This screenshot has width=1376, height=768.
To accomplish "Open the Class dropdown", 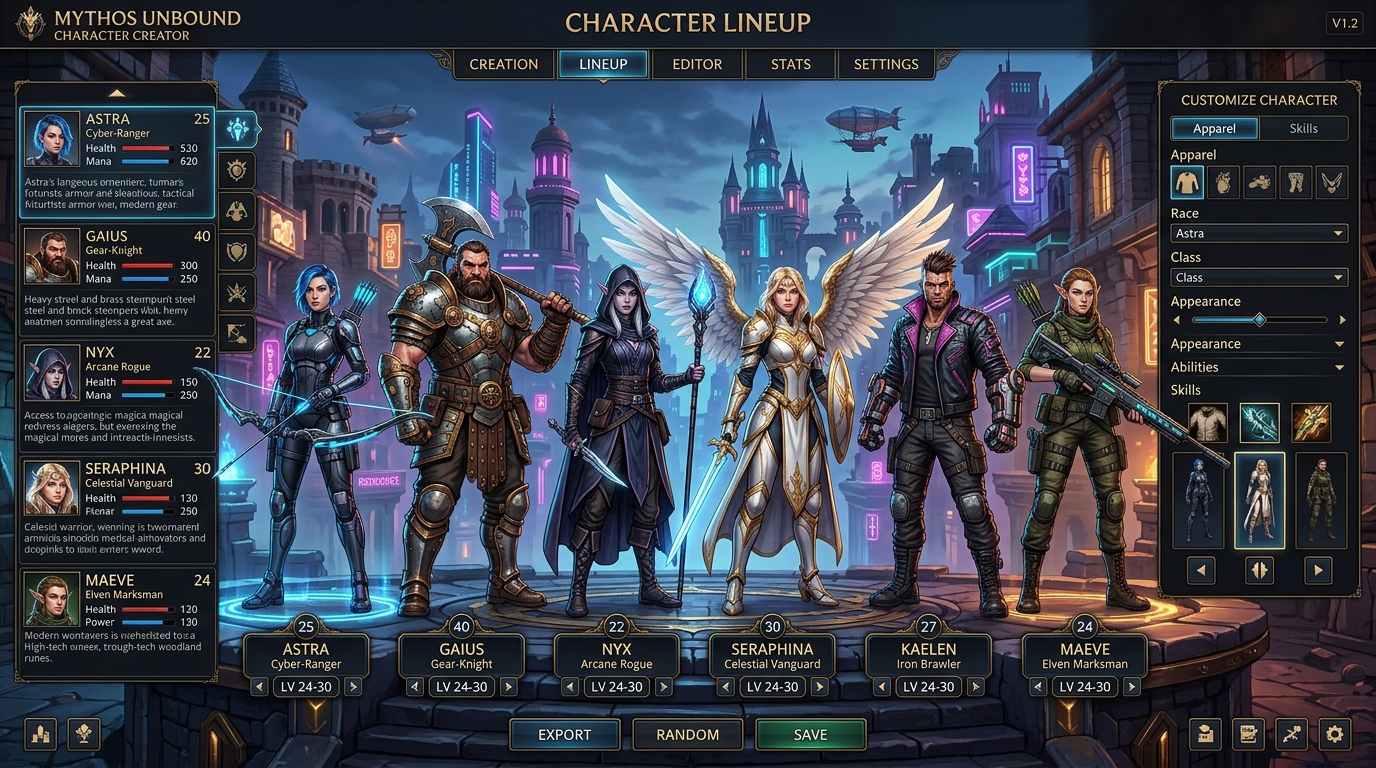I will pyautogui.click(x=1258, y=277).
